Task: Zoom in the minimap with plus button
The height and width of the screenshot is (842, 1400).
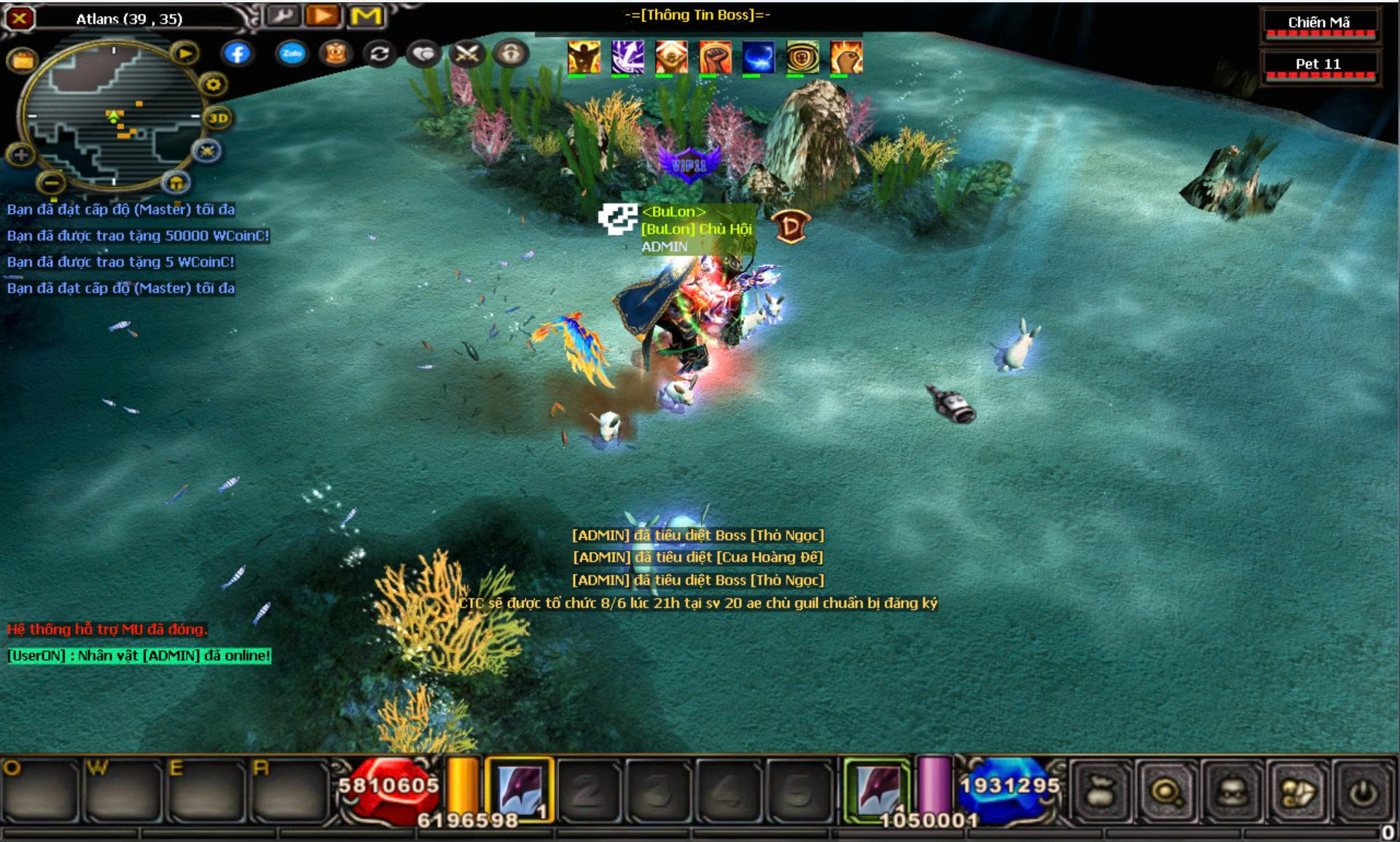Action: (x=20, y=155)
